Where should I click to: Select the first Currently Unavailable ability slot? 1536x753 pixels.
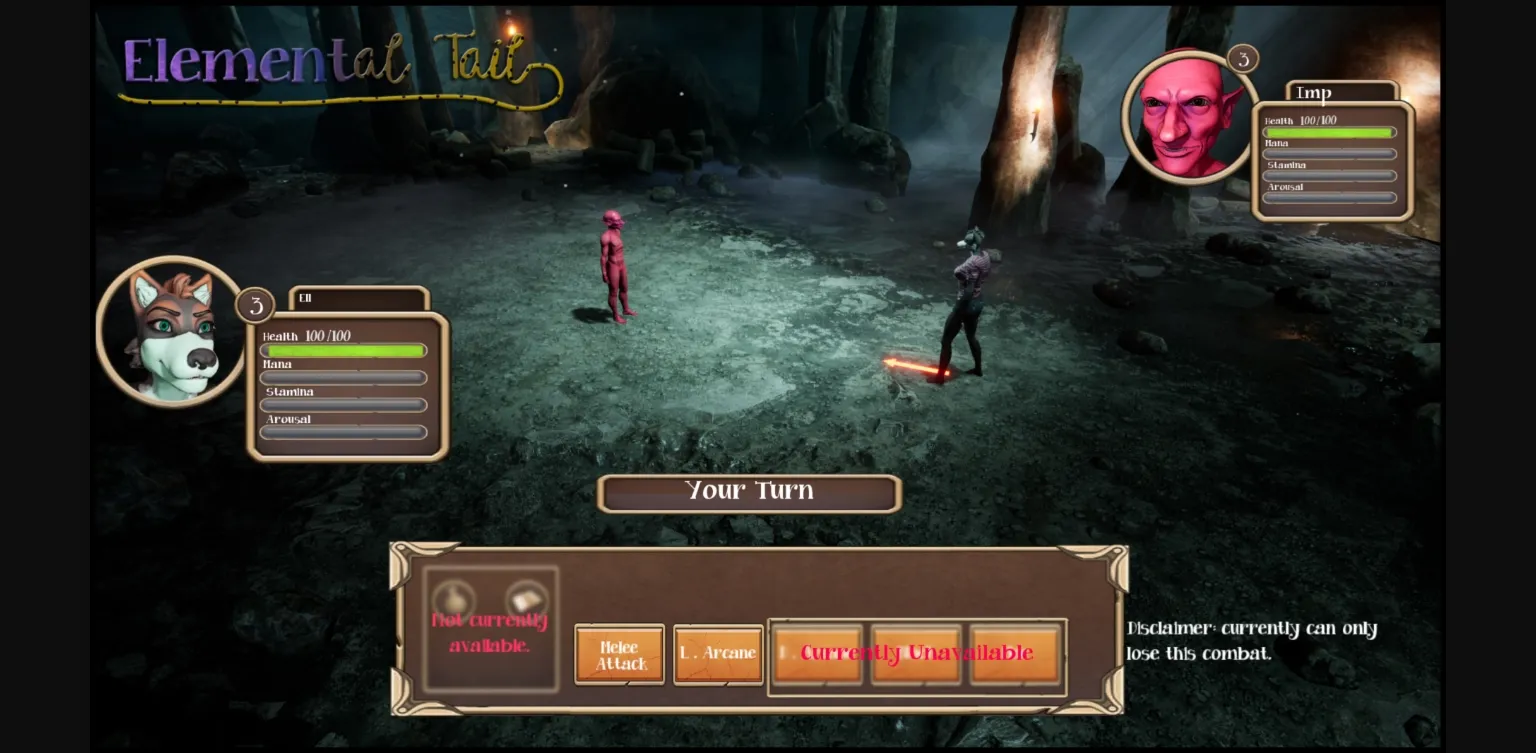pos(816,654)
